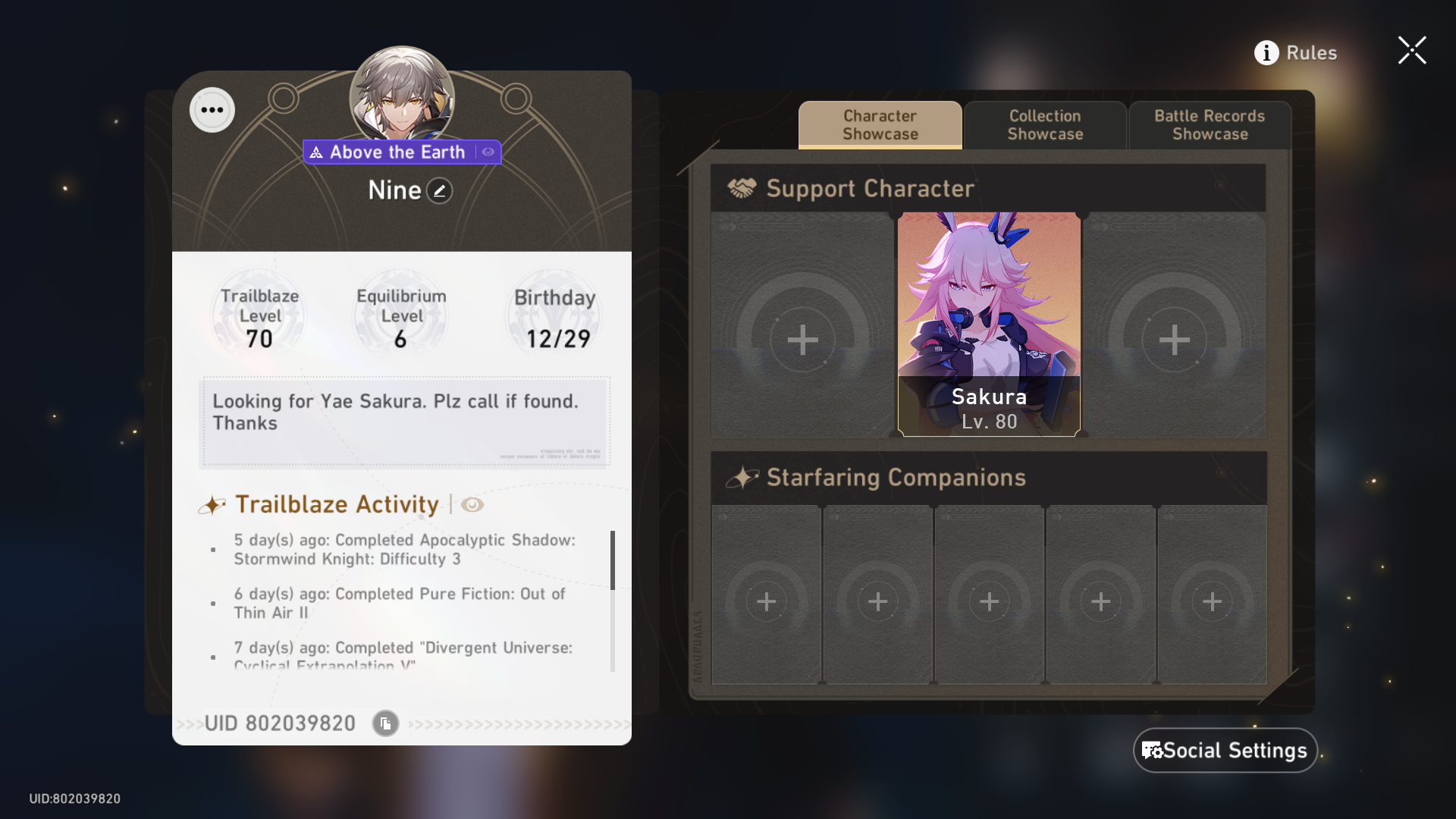Select the Character Showcase tab
Screen dimensions: 1456x819
879,125
